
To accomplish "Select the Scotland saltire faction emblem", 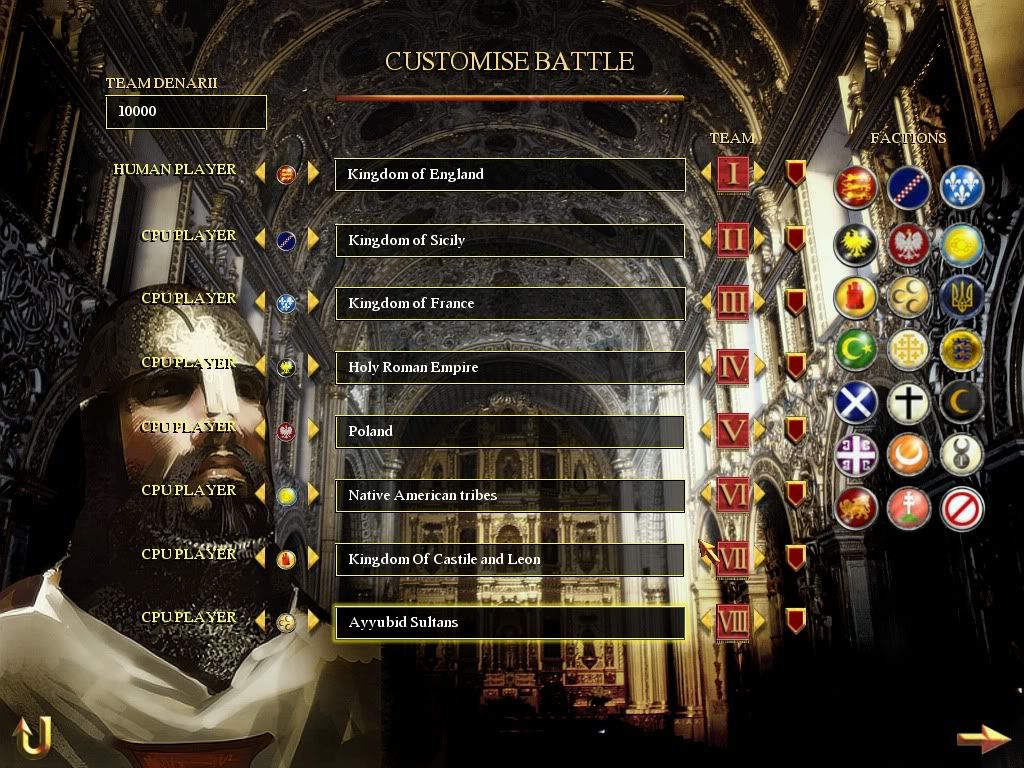I will 856,403.
